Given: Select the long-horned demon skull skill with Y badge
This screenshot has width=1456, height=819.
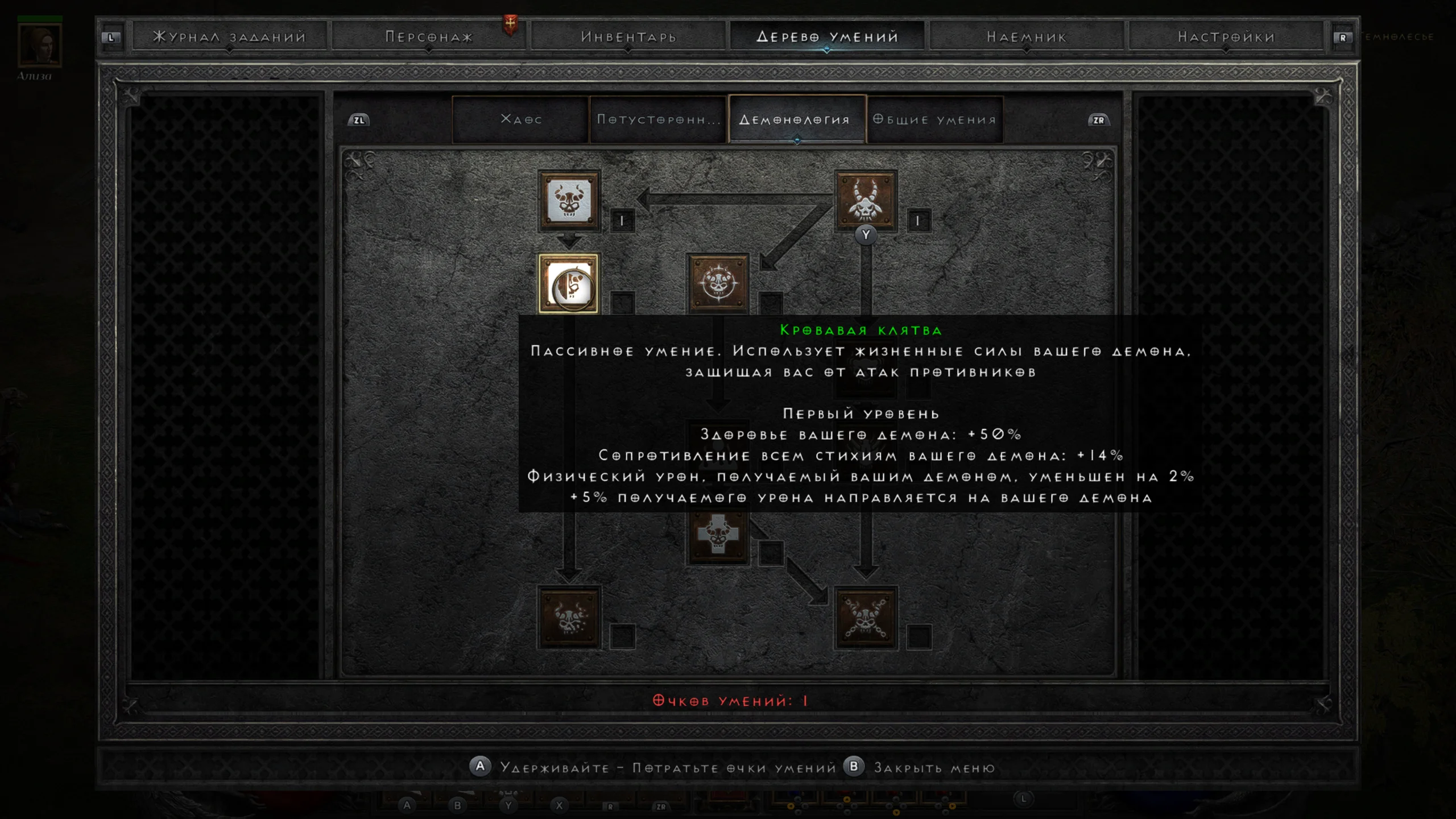Looking at the screenshot, I should pos(866,201).
